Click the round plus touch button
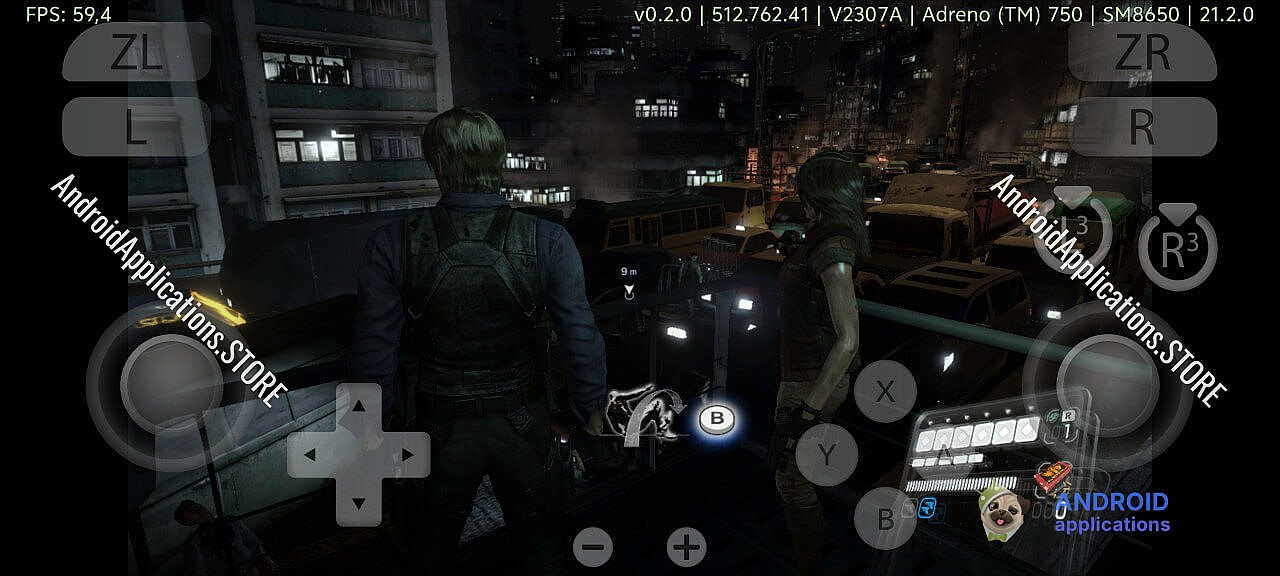Viewport: 1280px width, 576px height. 686,547
